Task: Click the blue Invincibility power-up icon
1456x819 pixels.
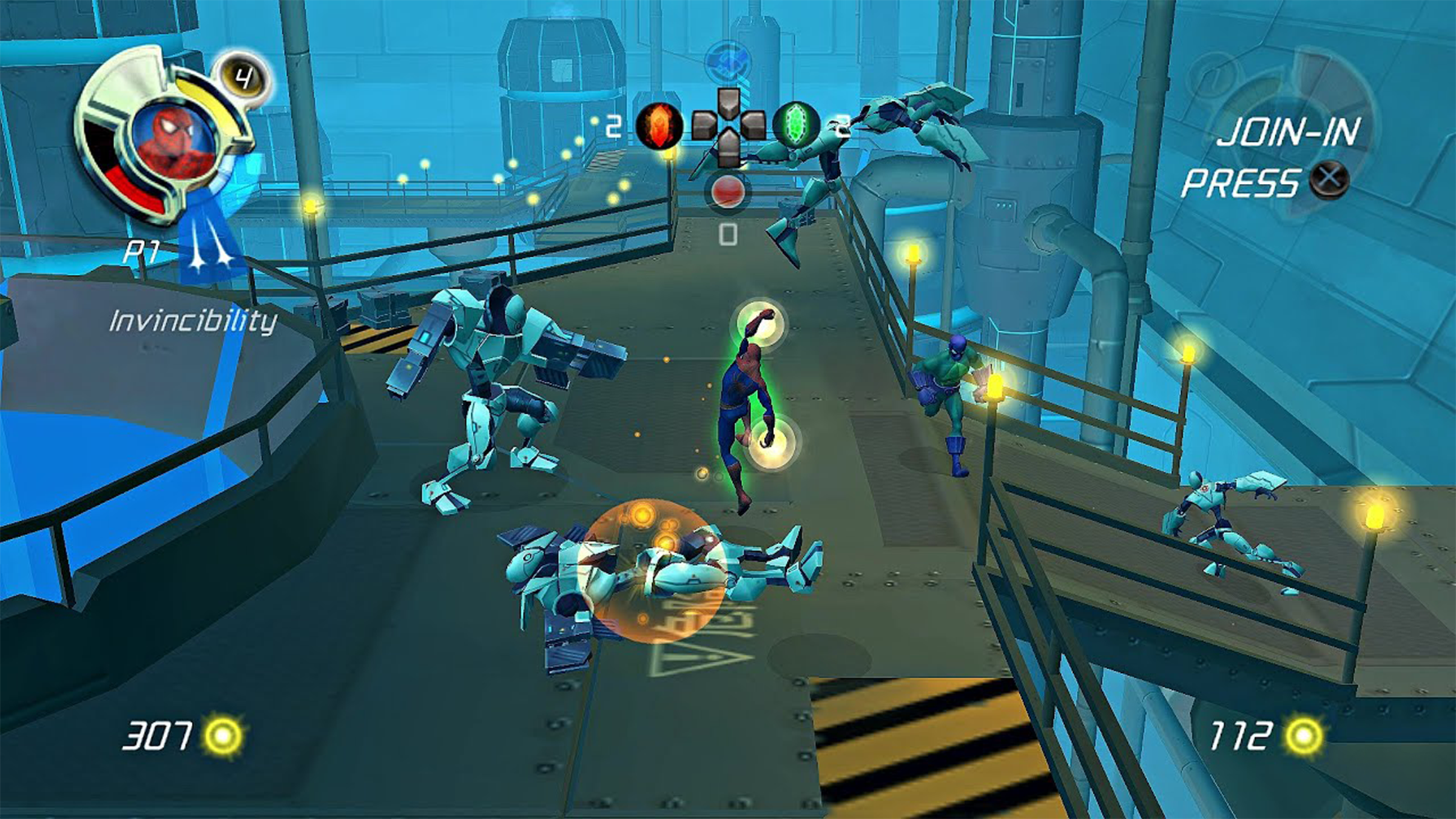Action: [x=209, y=250]
